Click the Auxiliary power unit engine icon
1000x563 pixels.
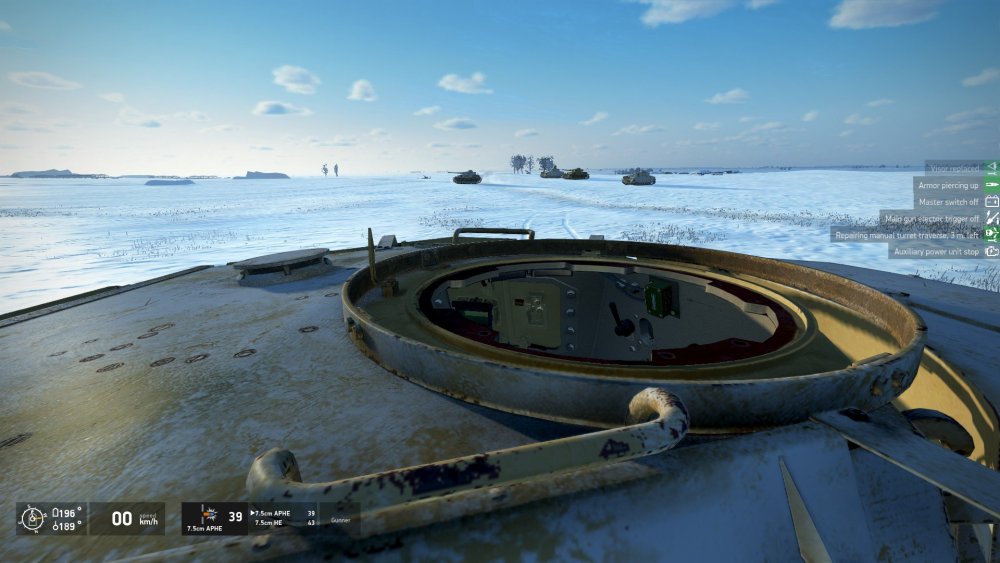coord(991,251)
